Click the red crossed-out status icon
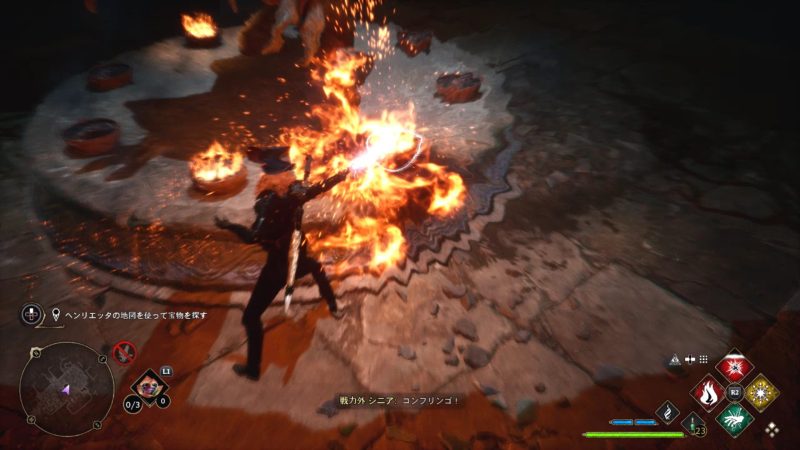This screenshot has width=800, height=450. 124,352
